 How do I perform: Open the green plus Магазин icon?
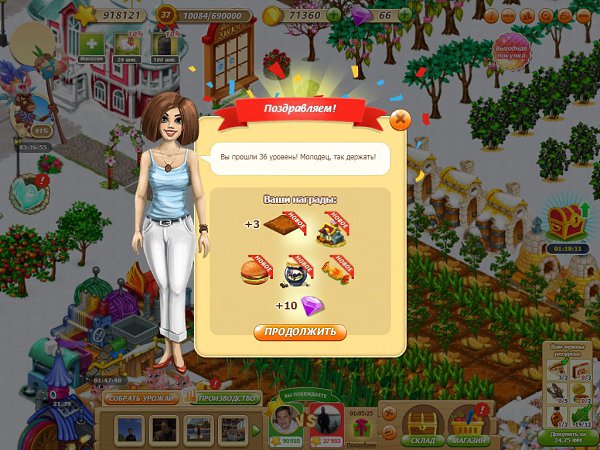(92, 46)
